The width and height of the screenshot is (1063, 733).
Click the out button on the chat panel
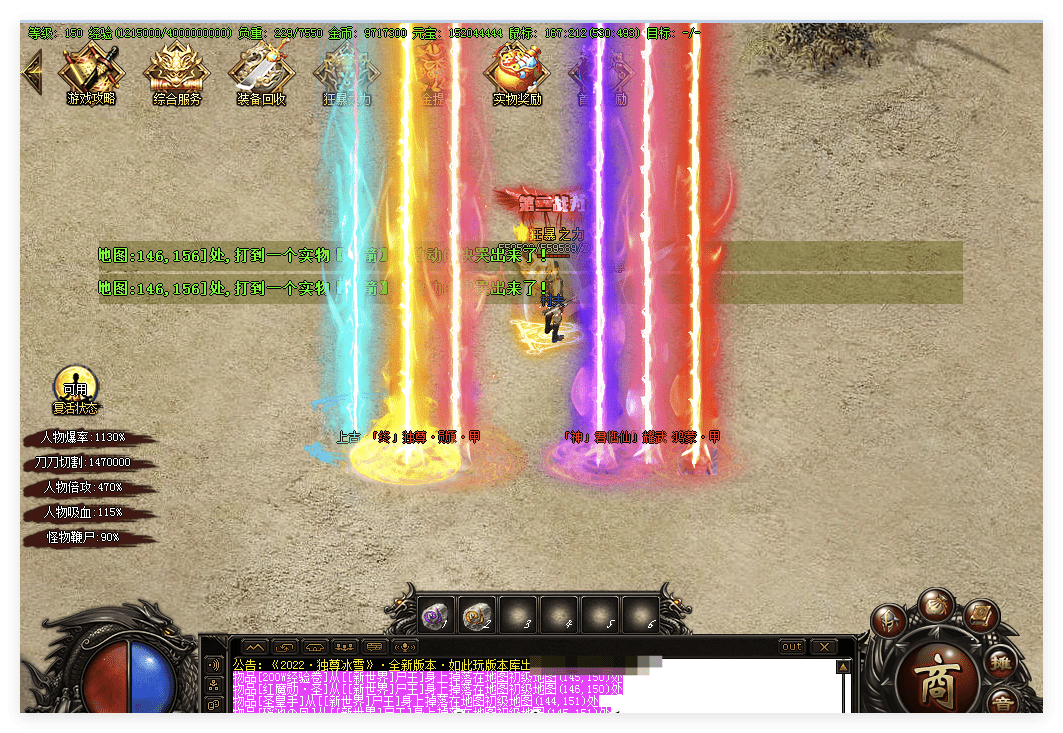tap(792, 647)
